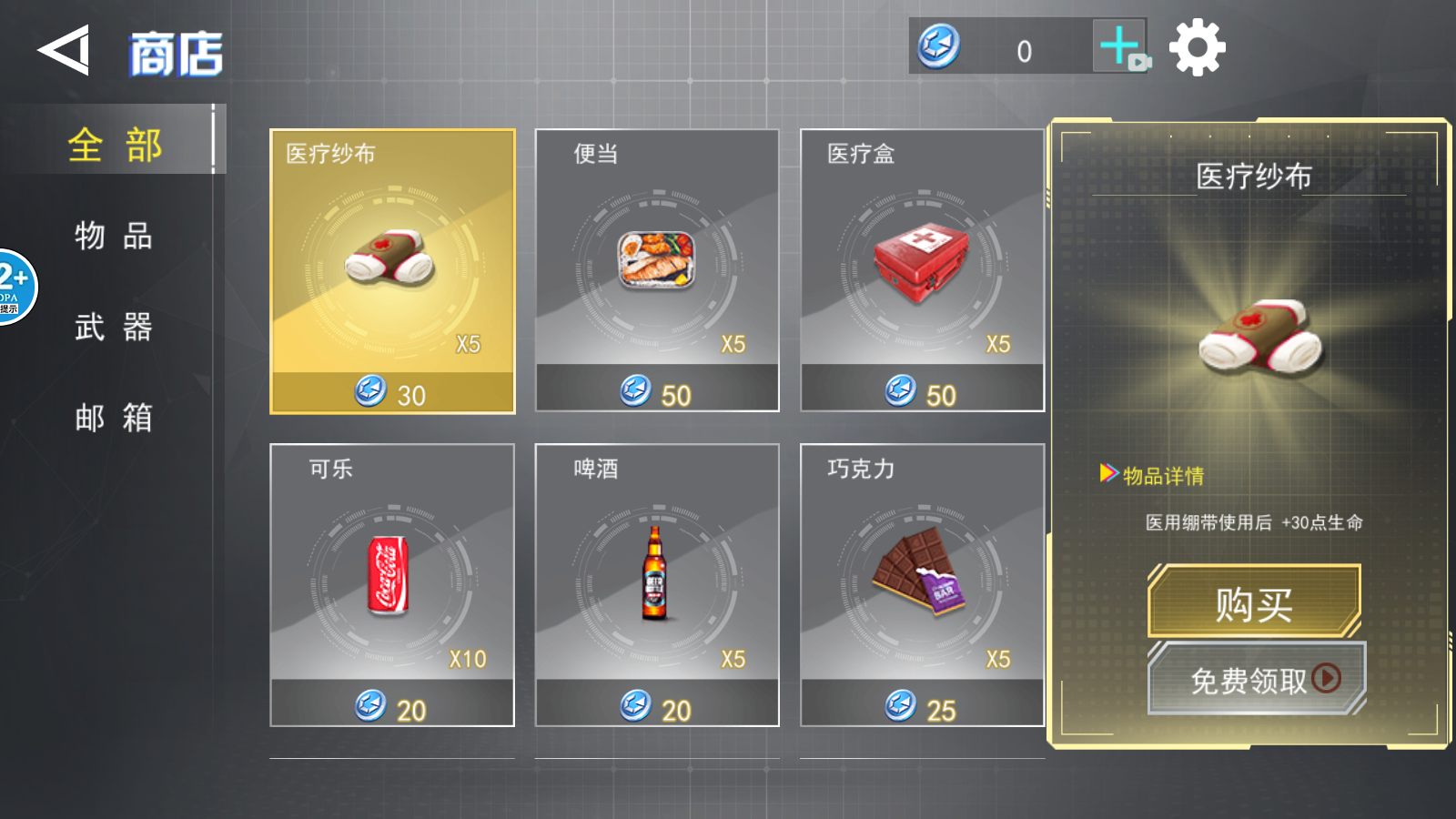Viewport: 1456px width, 819px height.
Task: Click the 免费领取 free claim button
Action: 1256,679
